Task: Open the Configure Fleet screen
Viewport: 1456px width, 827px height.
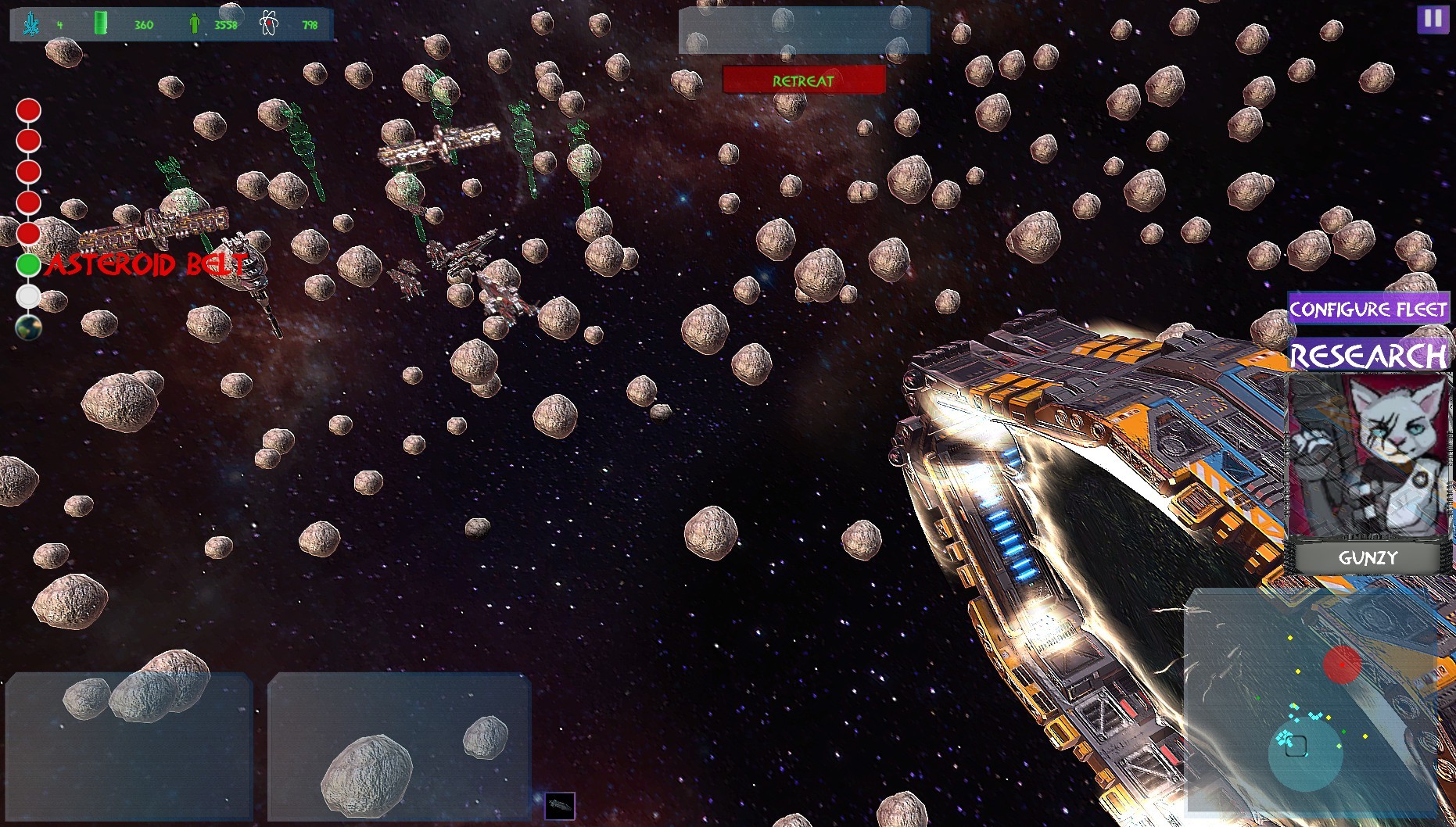Action: (x=1368, y=309)
